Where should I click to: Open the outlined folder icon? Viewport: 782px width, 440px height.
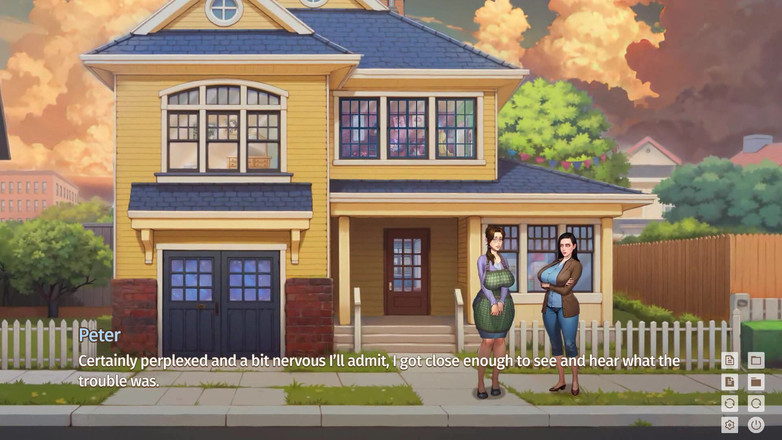click(x=756, y=360)
